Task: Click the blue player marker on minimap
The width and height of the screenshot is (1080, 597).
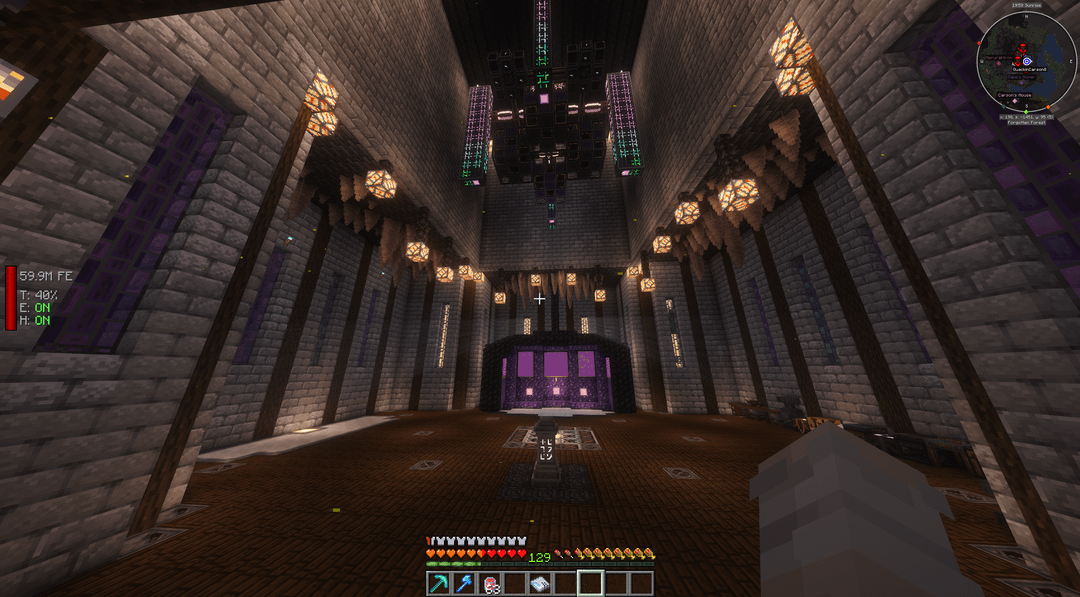Action: (x=1026, y=60)
